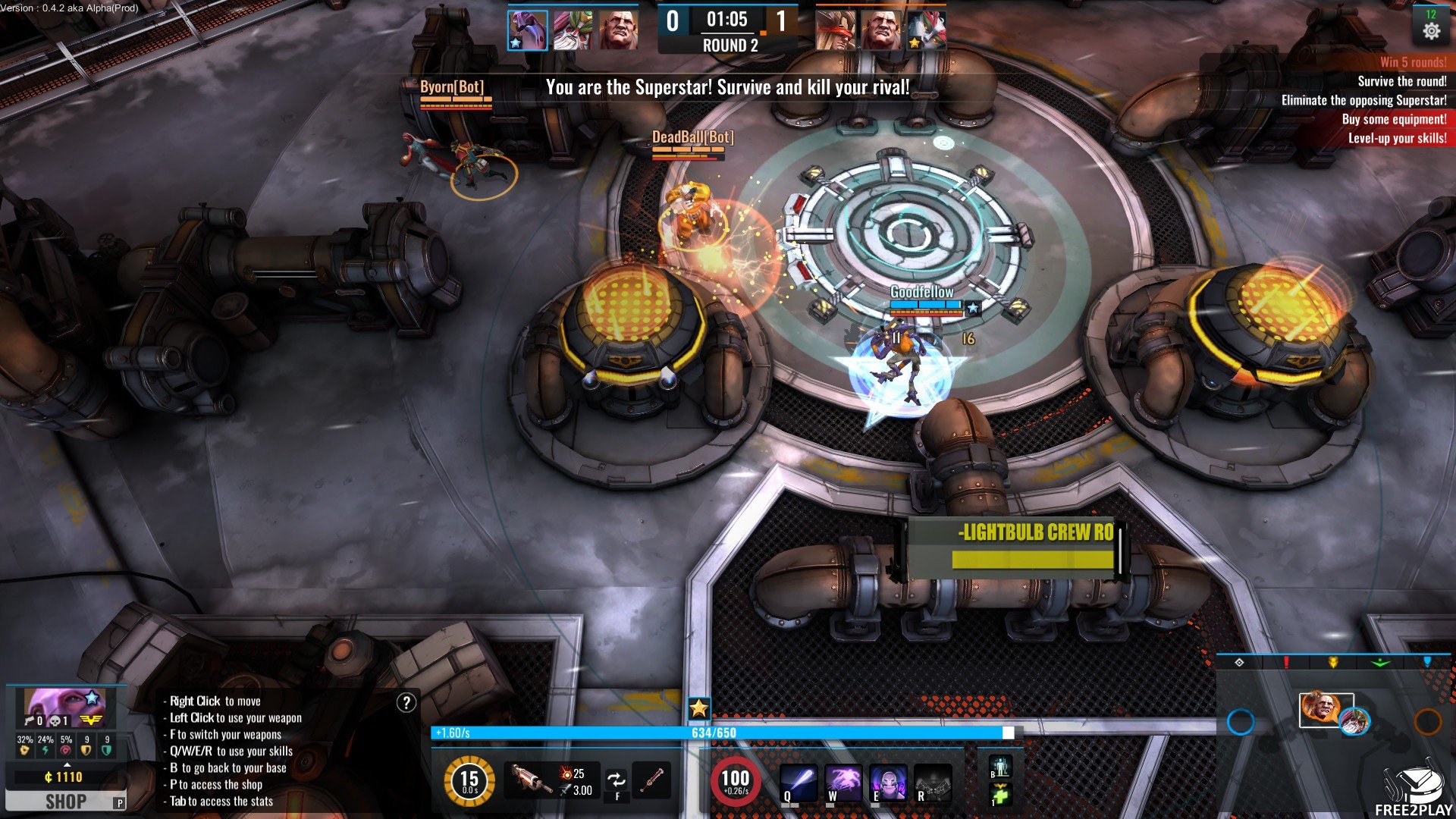Click the swap weapons arrows button
Screen dimensions: 1456x819
[x=617, y=780]
